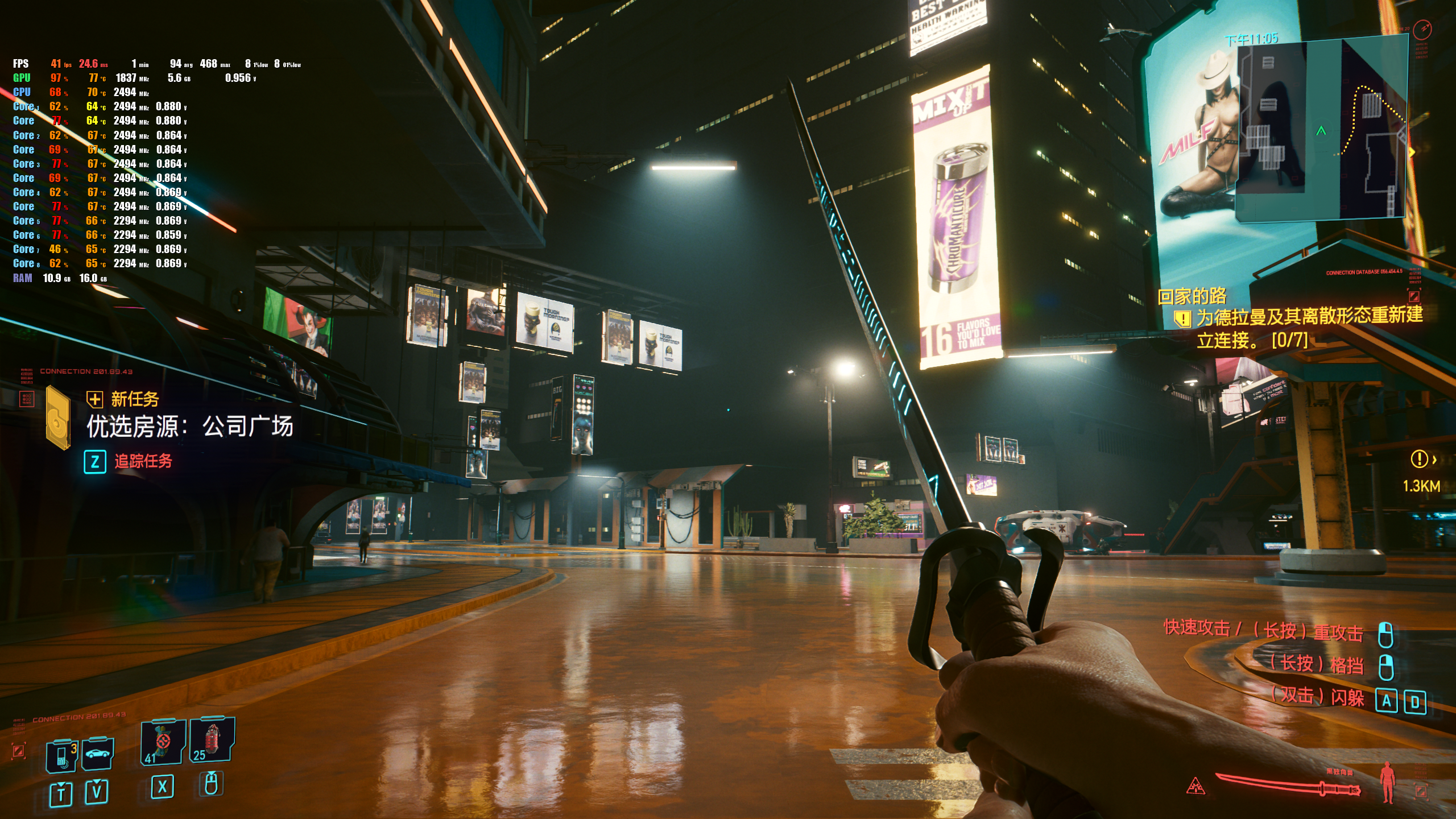Open the minimap in the top-right corner
Image resolution: width=1456 pixels, height=819 pixels.
[1321, 128]
